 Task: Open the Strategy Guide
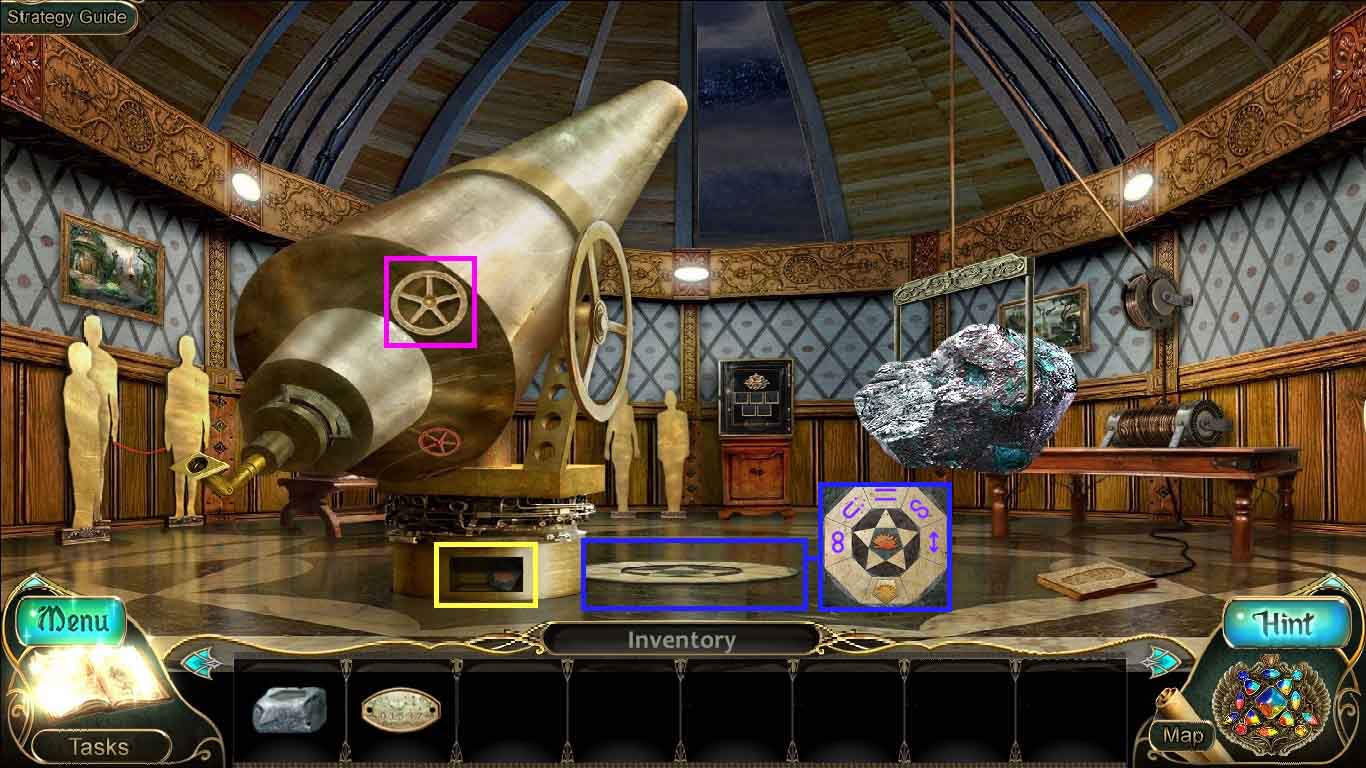point(67,17)
